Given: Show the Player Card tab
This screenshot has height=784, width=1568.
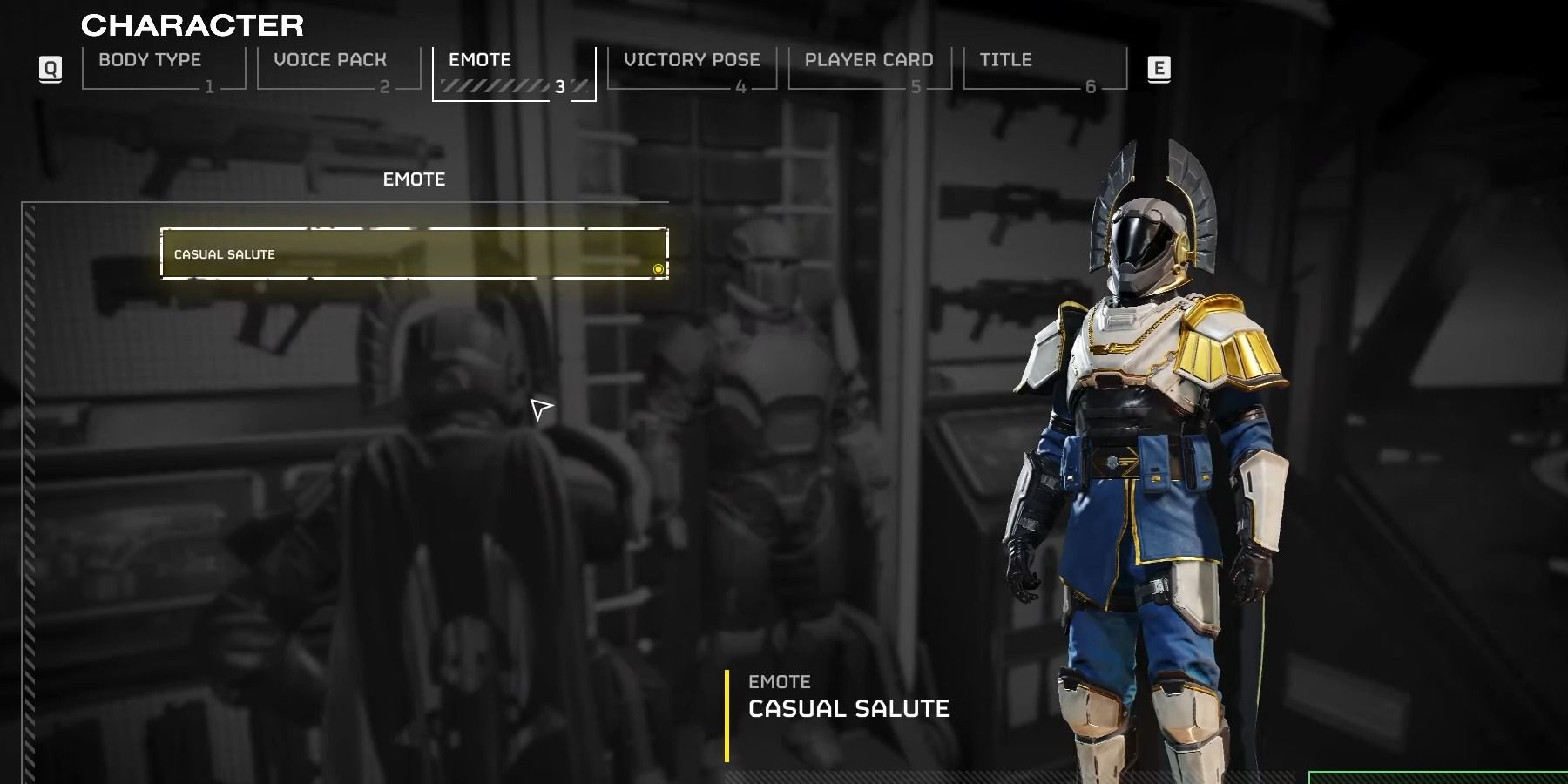Looking at the screenshot, I should click(868, 68).
